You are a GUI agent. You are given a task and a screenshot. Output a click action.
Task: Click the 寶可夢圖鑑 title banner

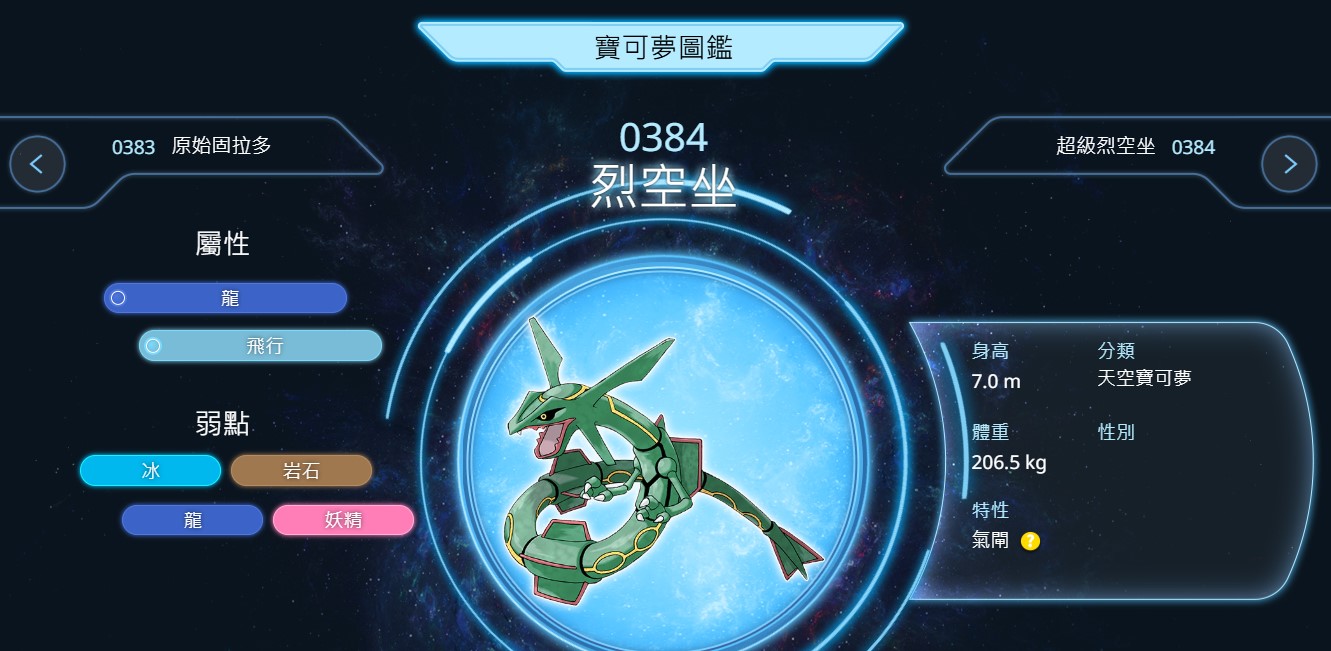pos(662,47)
